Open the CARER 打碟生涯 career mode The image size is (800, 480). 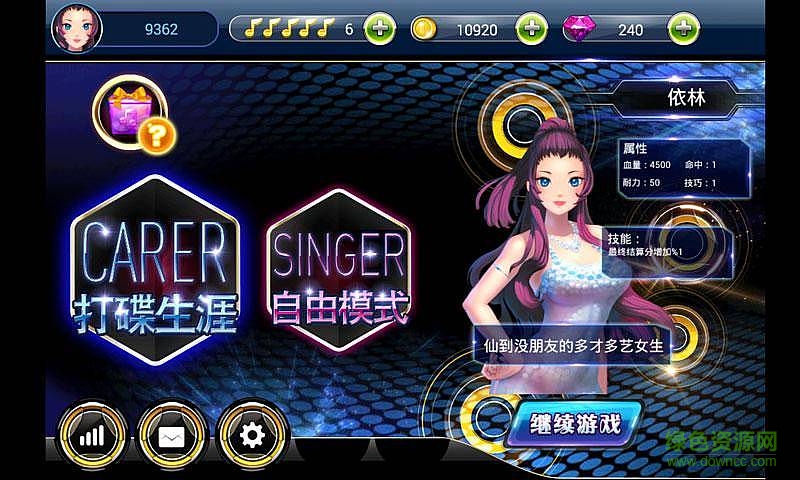[156, 272]
